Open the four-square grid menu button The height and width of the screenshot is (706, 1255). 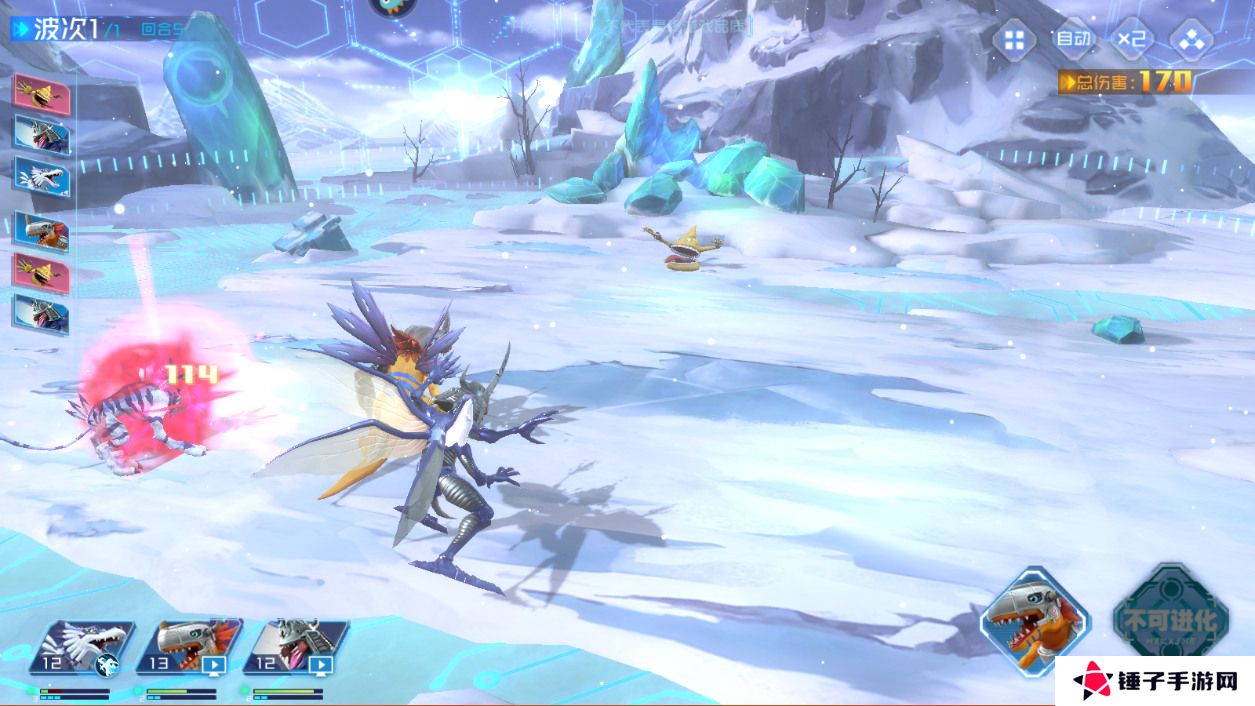click(1014, 40)
